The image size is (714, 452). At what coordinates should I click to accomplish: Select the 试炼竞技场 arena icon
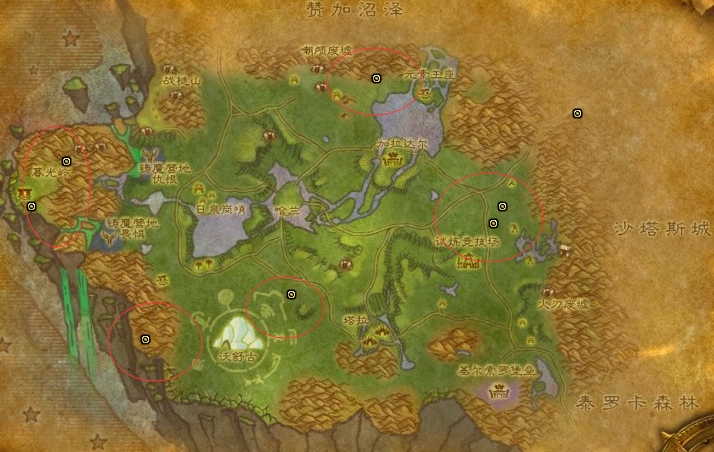[468, 261]
